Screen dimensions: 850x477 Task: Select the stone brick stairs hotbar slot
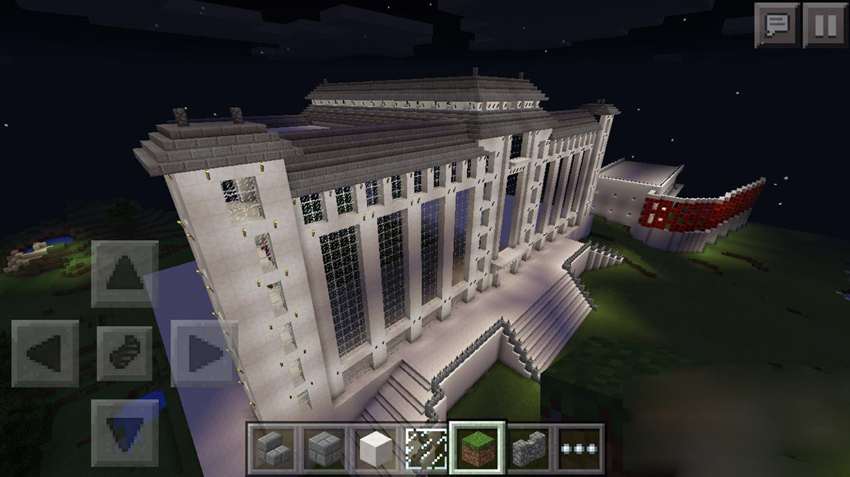271,446
